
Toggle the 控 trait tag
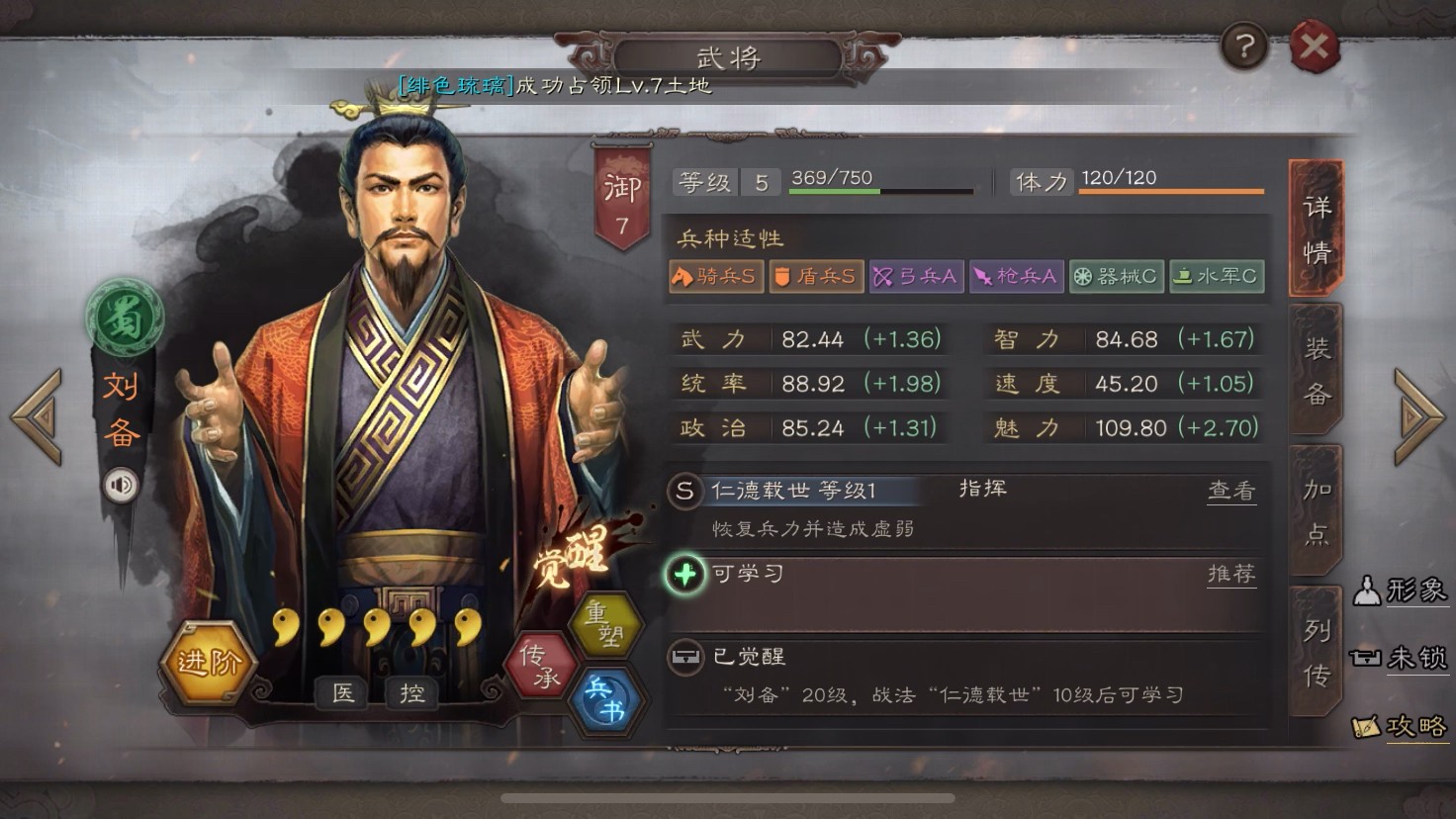[411, 693]
